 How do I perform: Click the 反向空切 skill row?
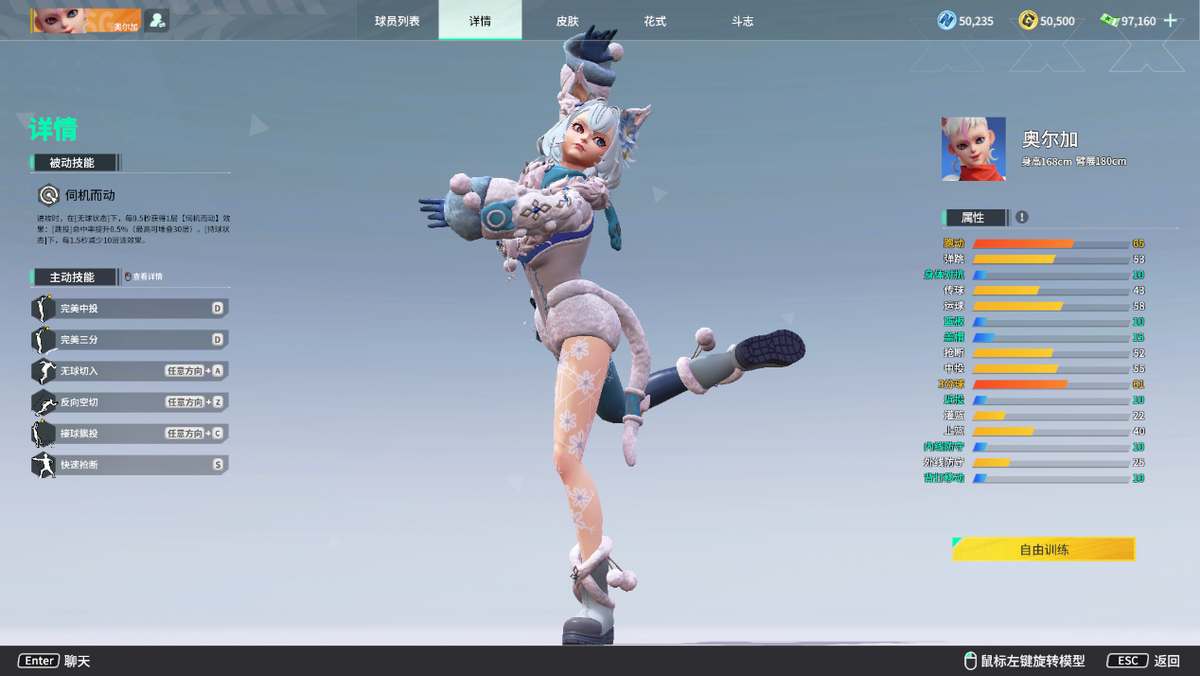pyautogui.click(x=130, y=402)
